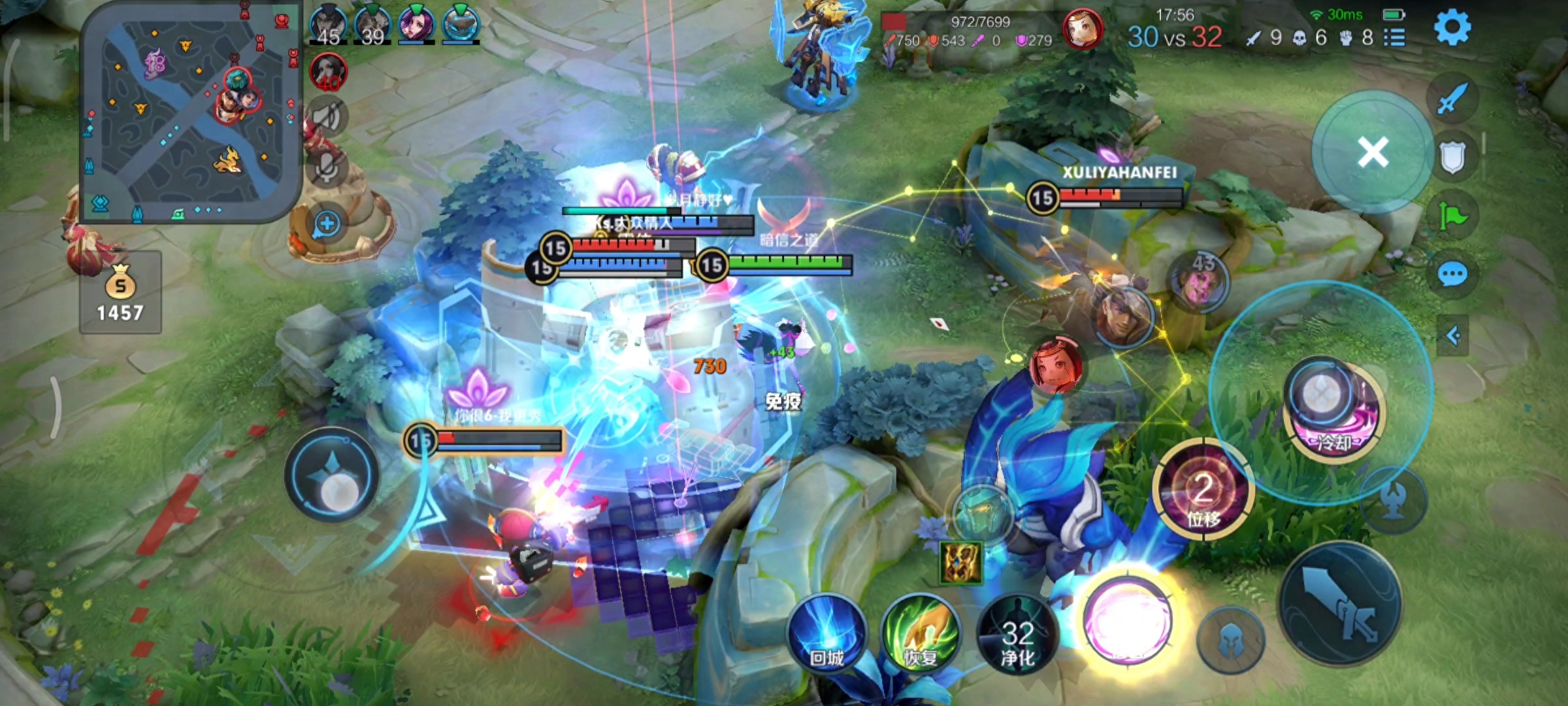The width and height of the screenshot is (1568, 706).
Task: Open the shop with 1457 gold
Action: click(x=120, y=293)
